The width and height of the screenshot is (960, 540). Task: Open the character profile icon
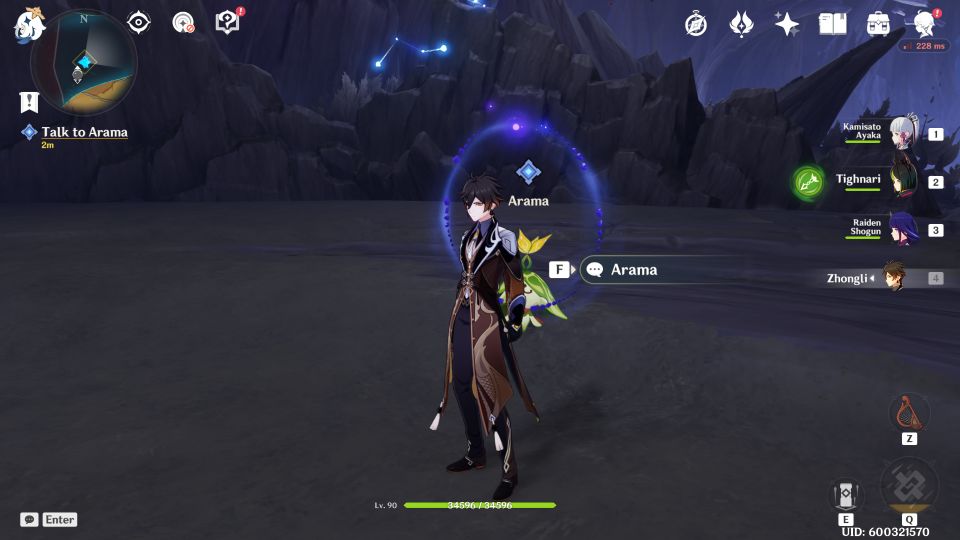tap(925, 24)
